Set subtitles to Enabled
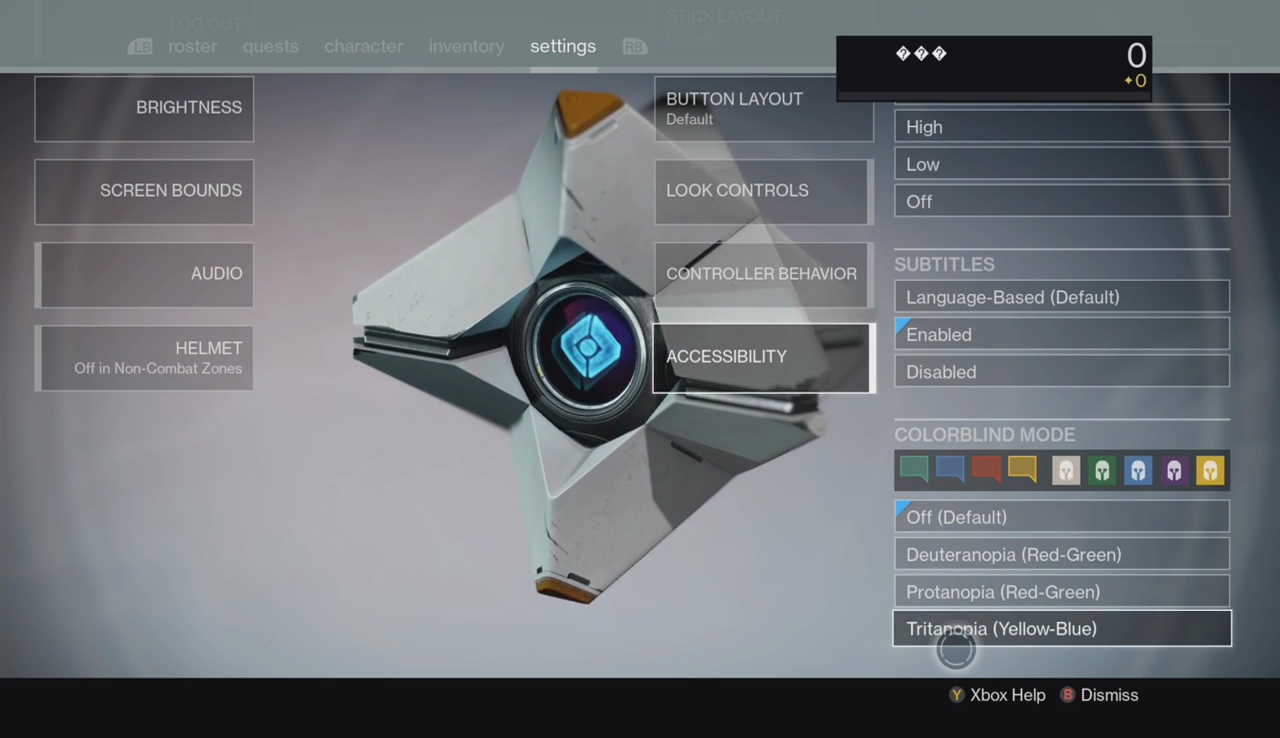 pos(1061,334)
